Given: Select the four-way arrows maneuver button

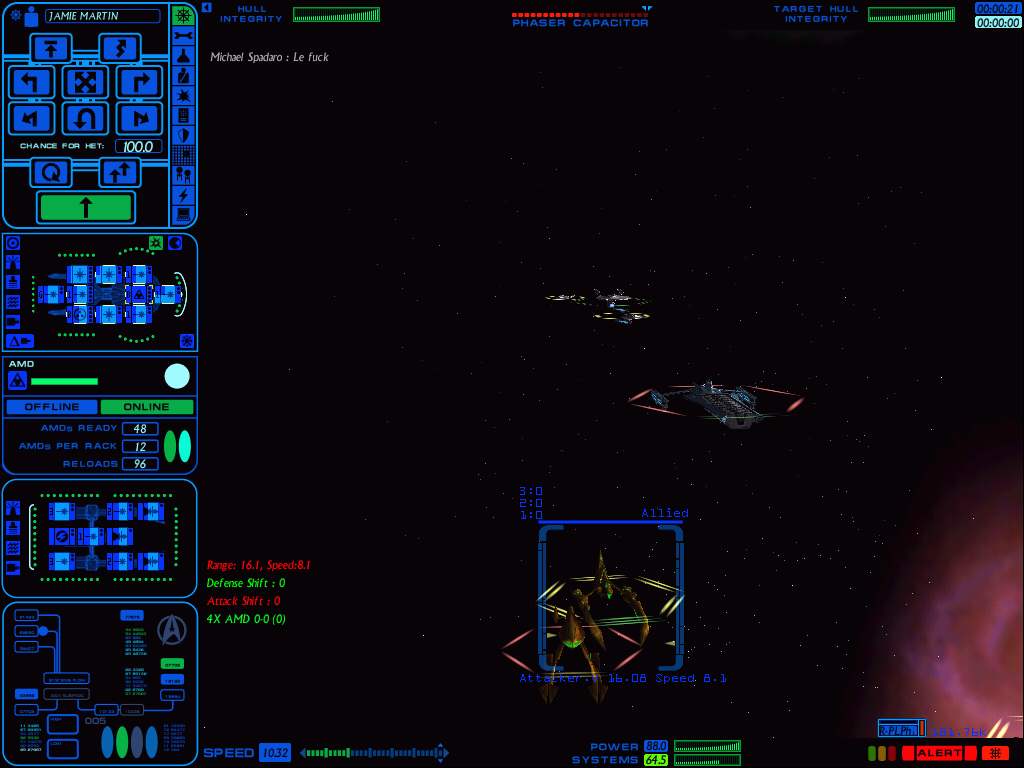Looking at the screenshot, I should click(x=85, y=82).
